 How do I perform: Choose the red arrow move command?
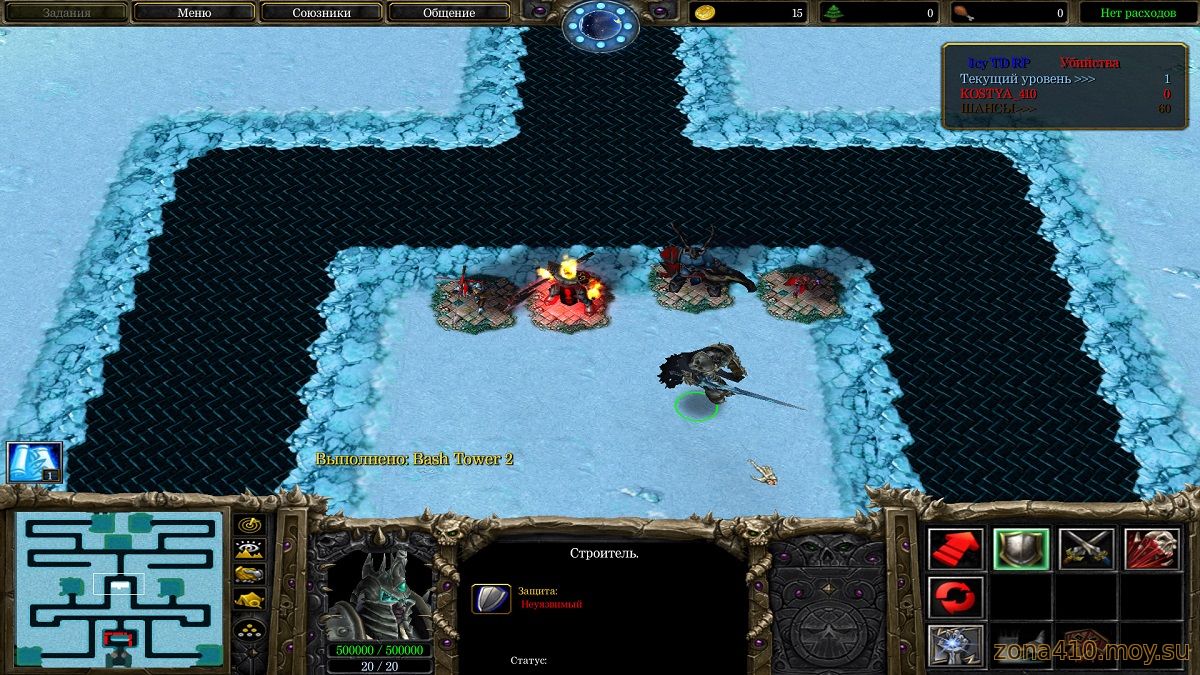pos(955,549)
